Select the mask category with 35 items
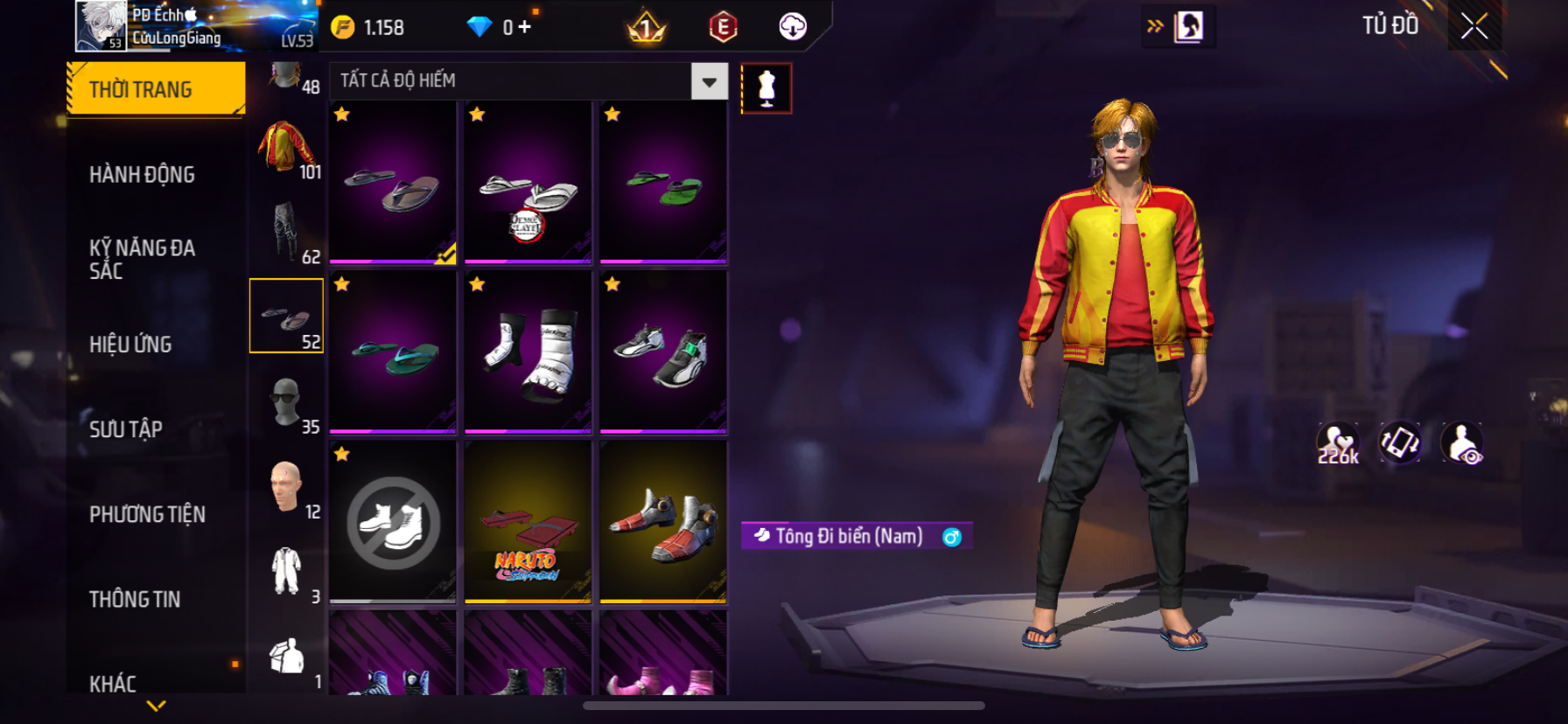 286,402
